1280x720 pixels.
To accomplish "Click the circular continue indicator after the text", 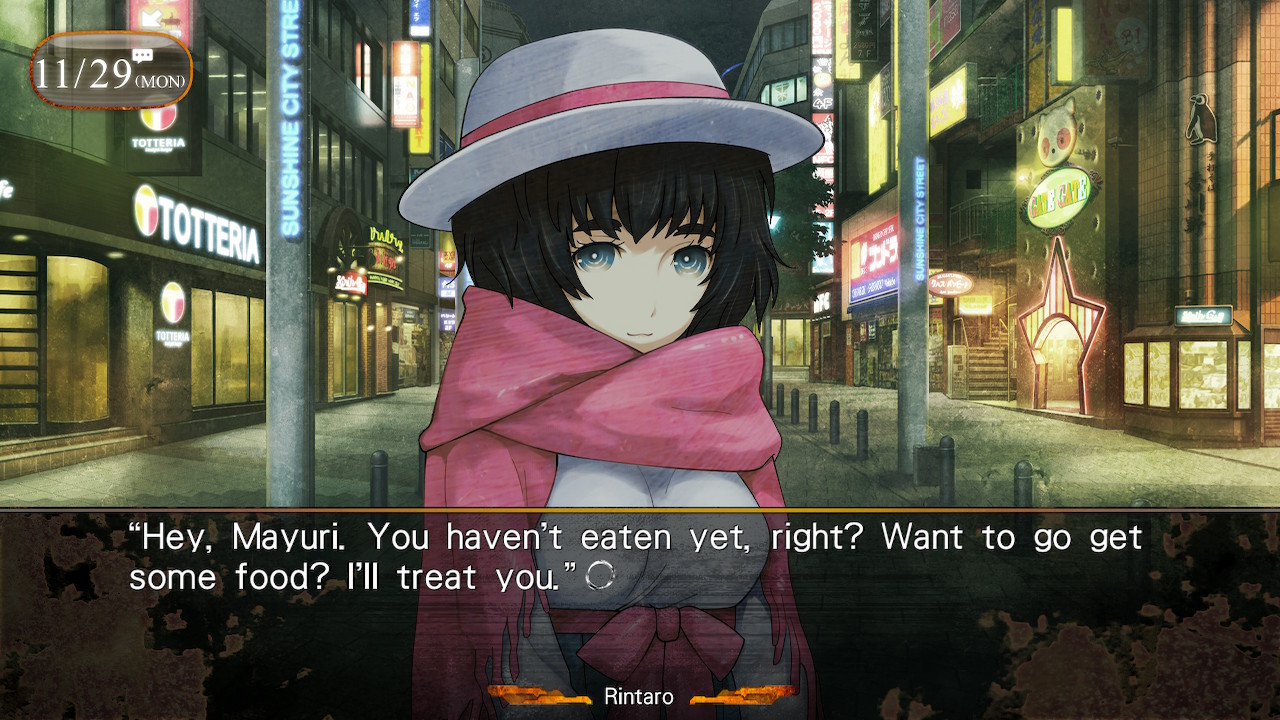I will (600, 576).
